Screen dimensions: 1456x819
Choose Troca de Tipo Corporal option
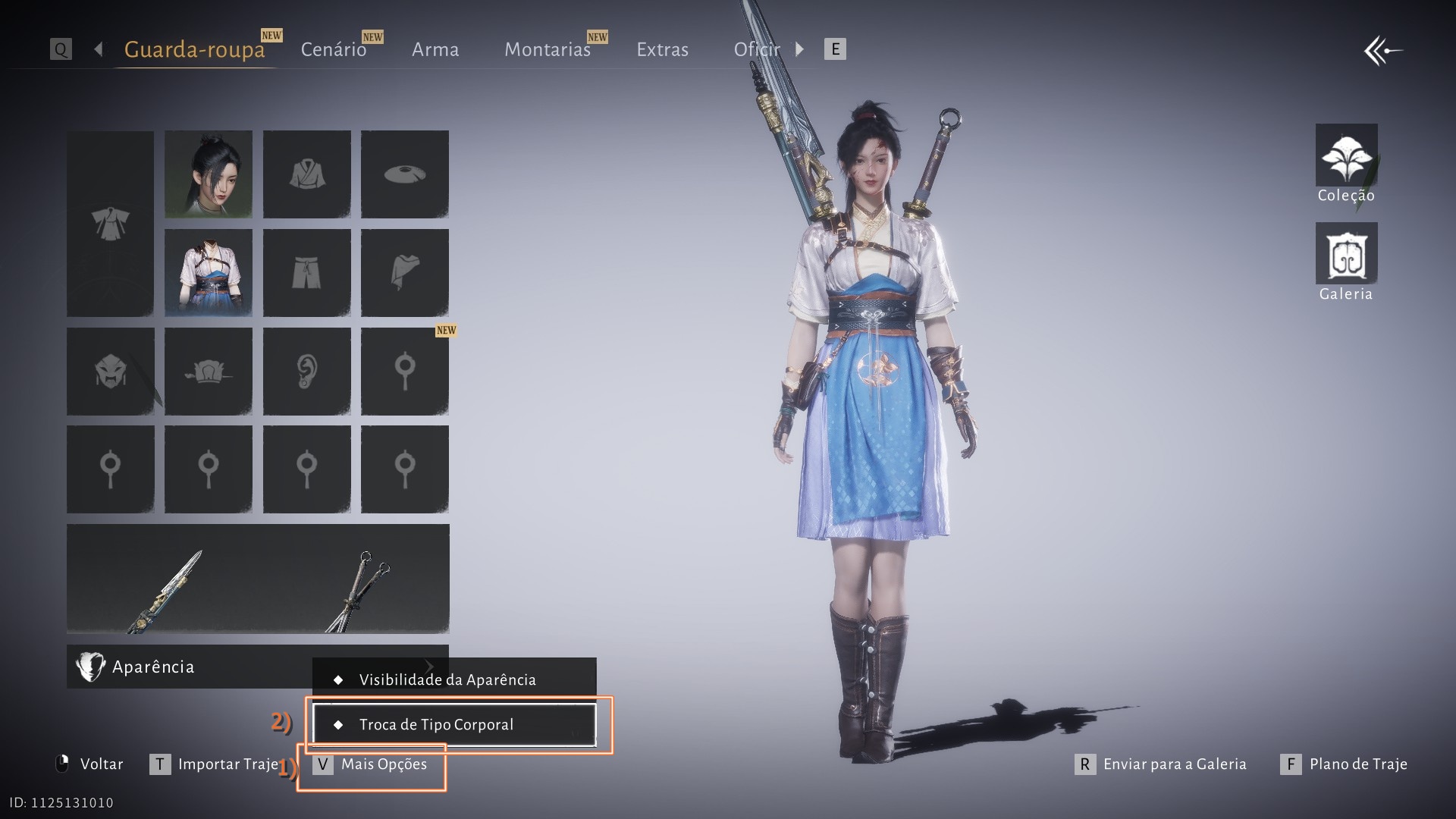click(x=453, y=724)
